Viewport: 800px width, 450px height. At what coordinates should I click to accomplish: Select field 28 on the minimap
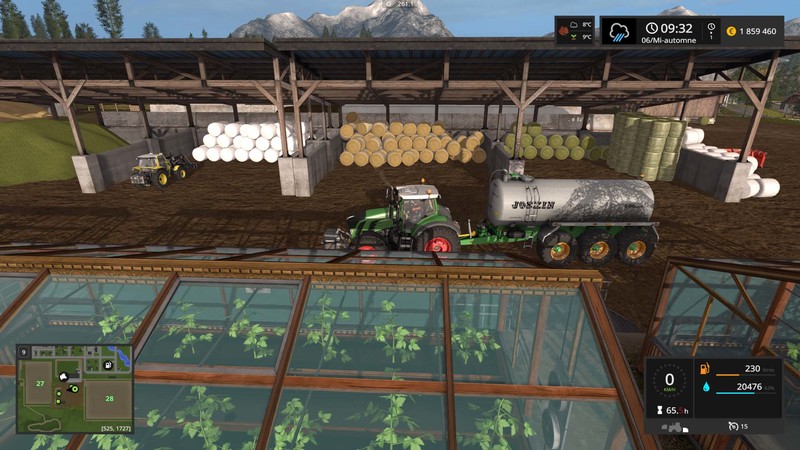pyautogui.click(x=110, y=398)
